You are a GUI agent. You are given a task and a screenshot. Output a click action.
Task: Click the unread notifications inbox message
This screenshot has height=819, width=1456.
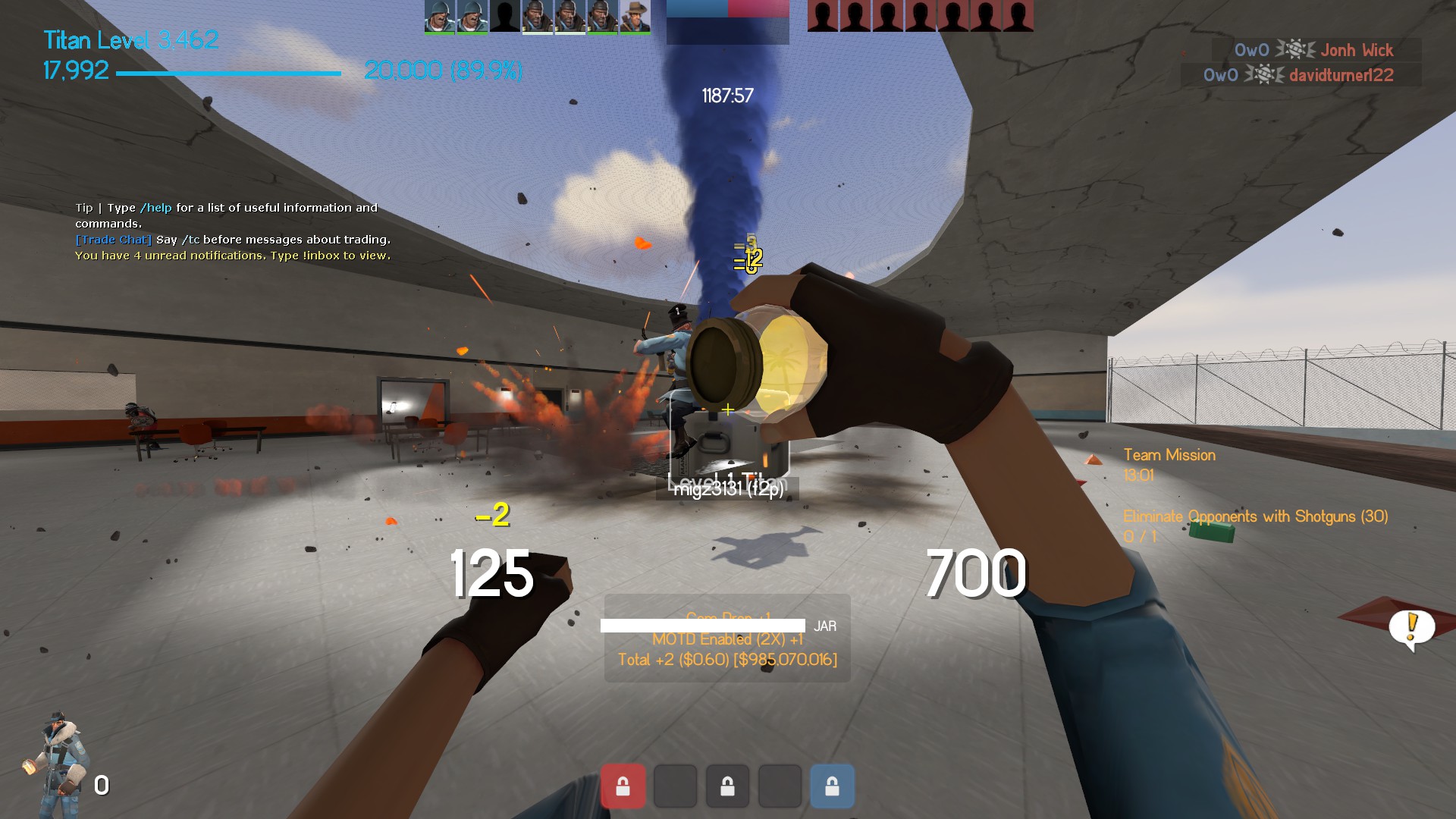pyautogui.click(x=233, y=256)
